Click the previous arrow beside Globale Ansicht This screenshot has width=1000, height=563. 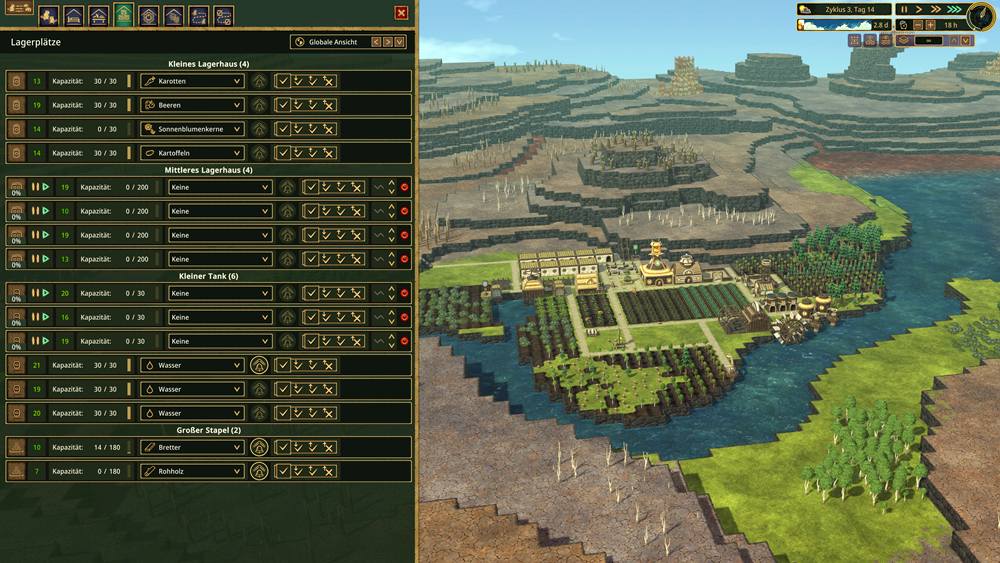pyautogui.click(x=376, y=42)
